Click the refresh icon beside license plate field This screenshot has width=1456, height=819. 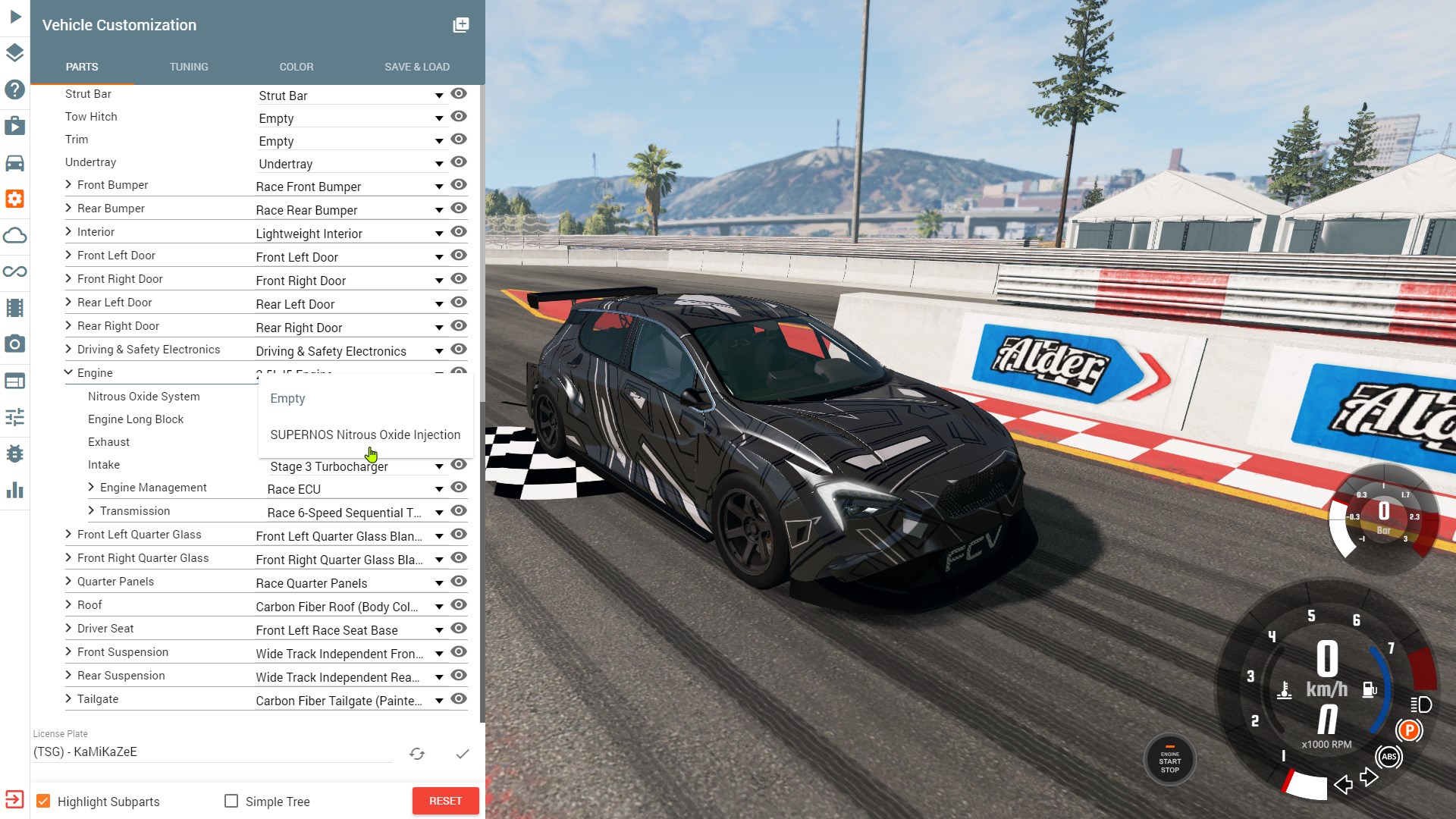pyautogui.click(x=417, y=754)
